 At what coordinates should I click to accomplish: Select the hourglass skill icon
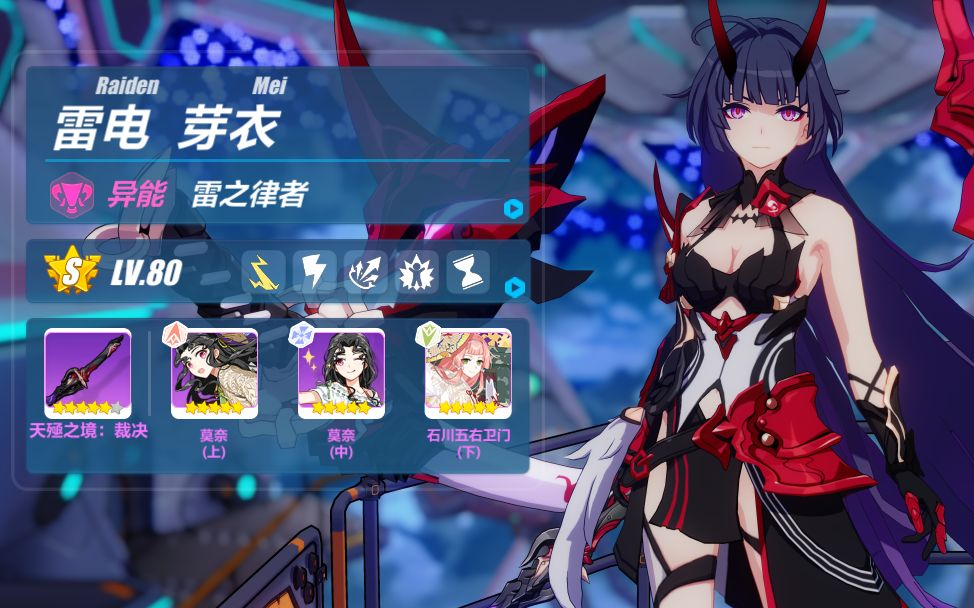point(467,272)
